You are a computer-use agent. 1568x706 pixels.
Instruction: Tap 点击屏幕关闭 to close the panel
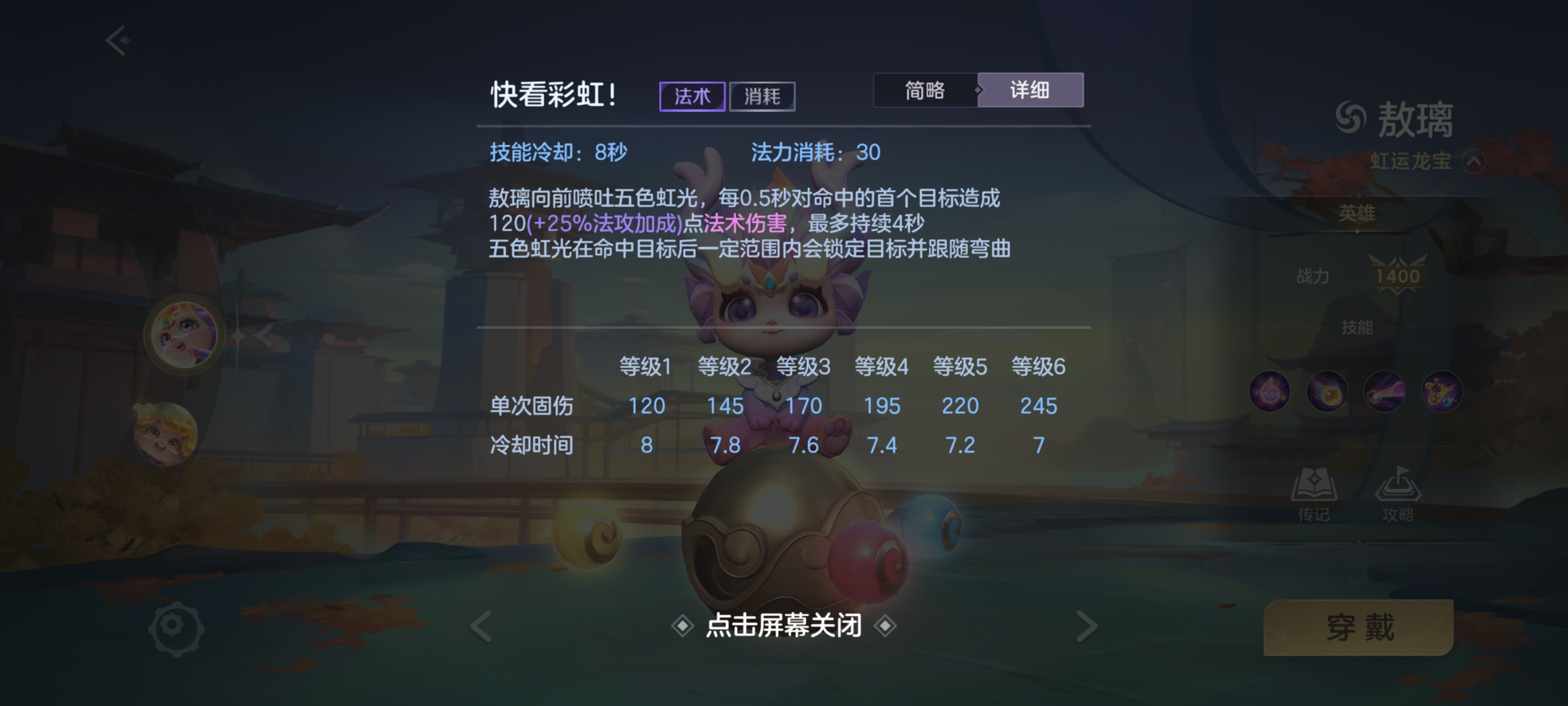click(x=784, y=626)
